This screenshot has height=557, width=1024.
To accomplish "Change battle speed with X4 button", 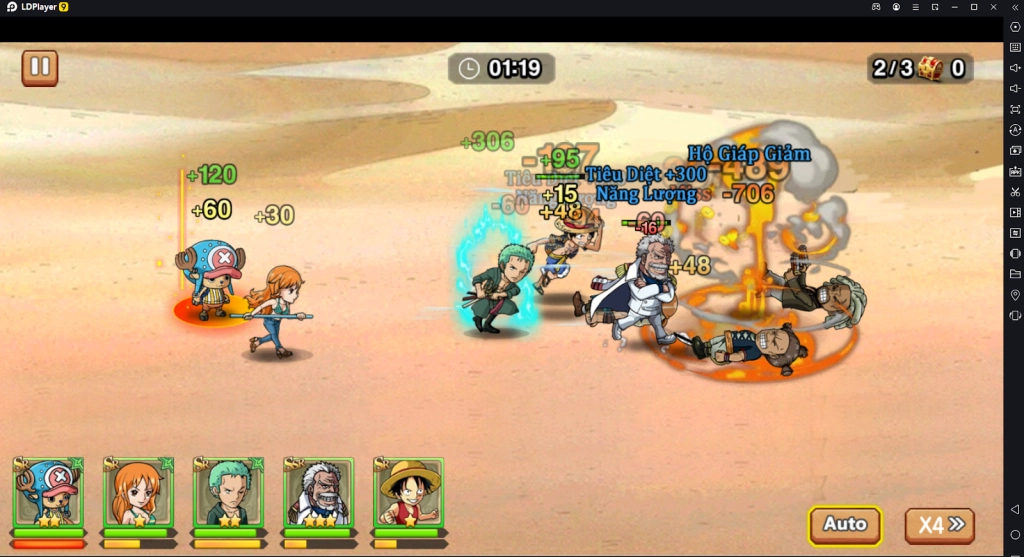I will pos(939,525).
